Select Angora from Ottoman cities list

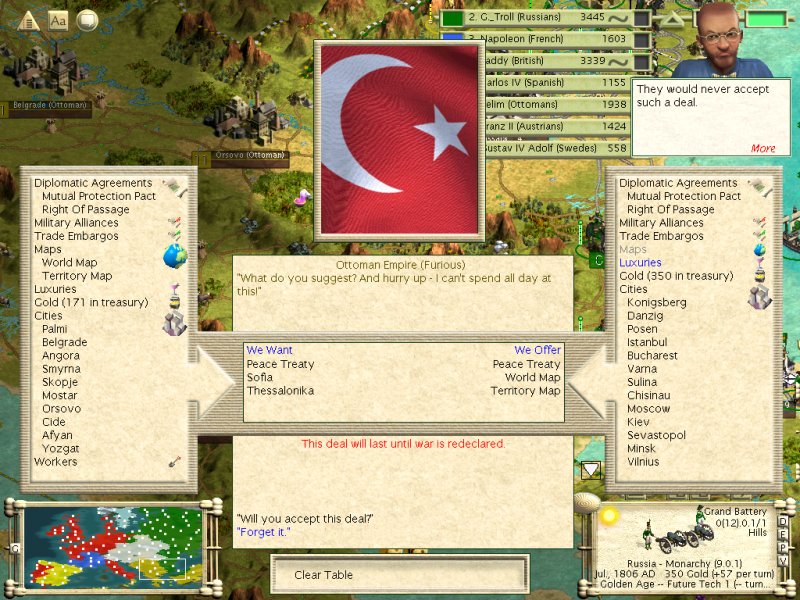(x=60, y=355)
